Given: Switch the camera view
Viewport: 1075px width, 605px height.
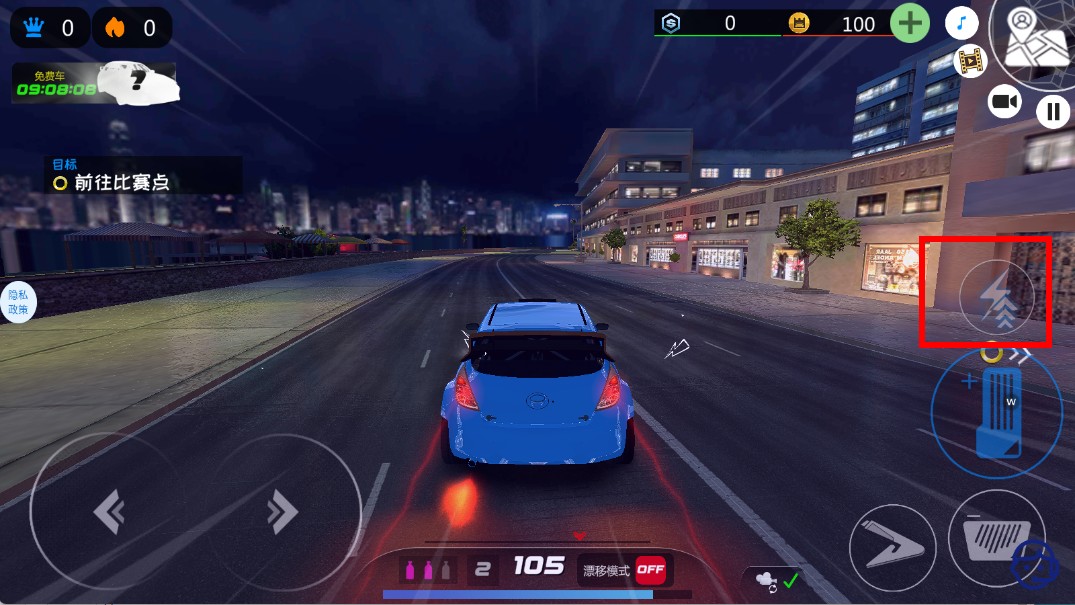Looking at the screenshot, I should (x=1004, y=102).
